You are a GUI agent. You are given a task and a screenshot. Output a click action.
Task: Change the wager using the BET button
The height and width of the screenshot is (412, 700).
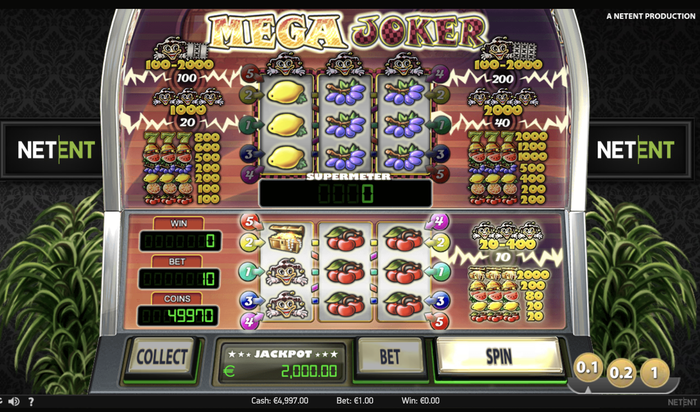[391, 356]
